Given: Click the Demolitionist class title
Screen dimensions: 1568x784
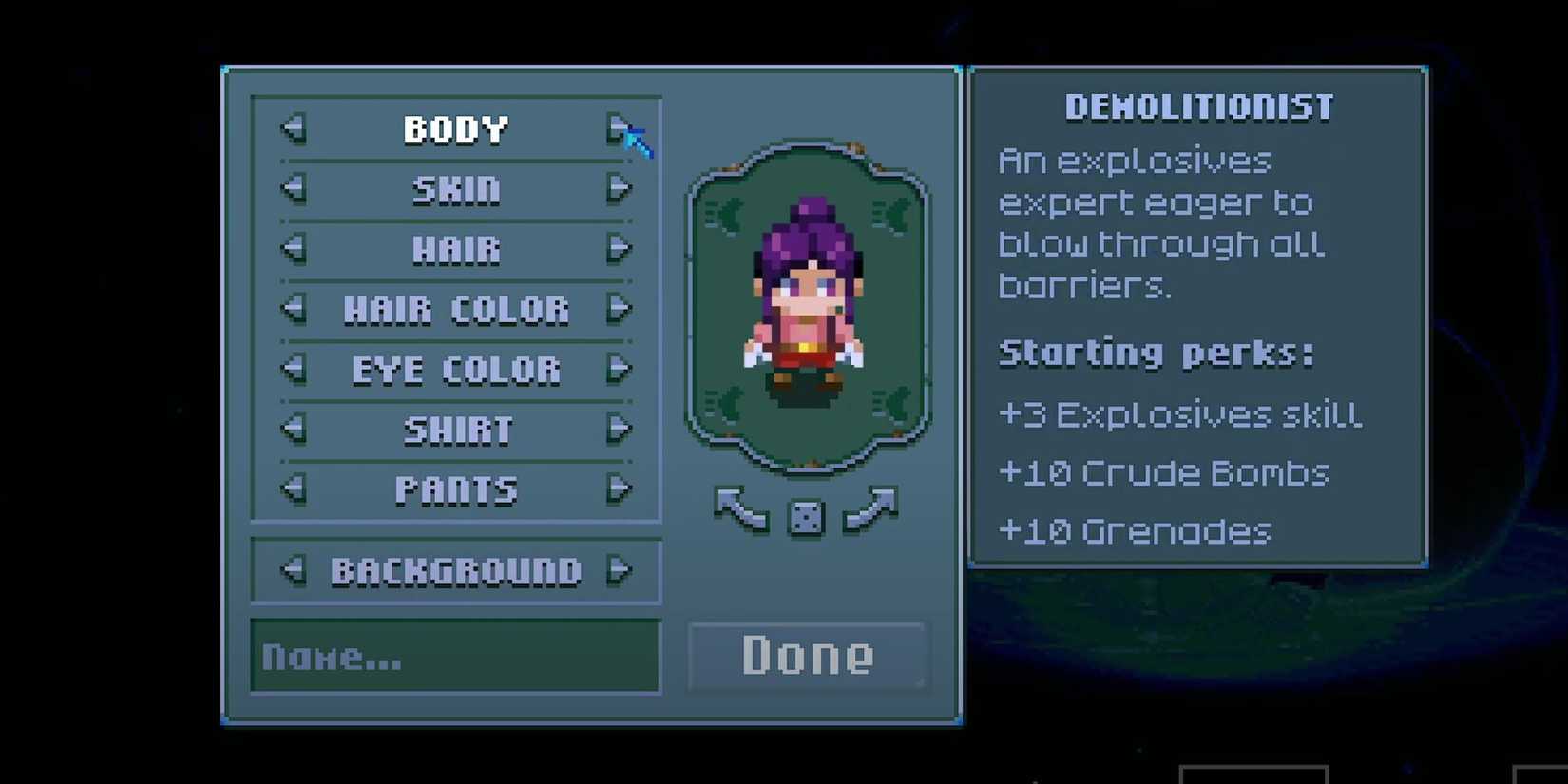Looking at the screenshot, I should point(1199,105).
